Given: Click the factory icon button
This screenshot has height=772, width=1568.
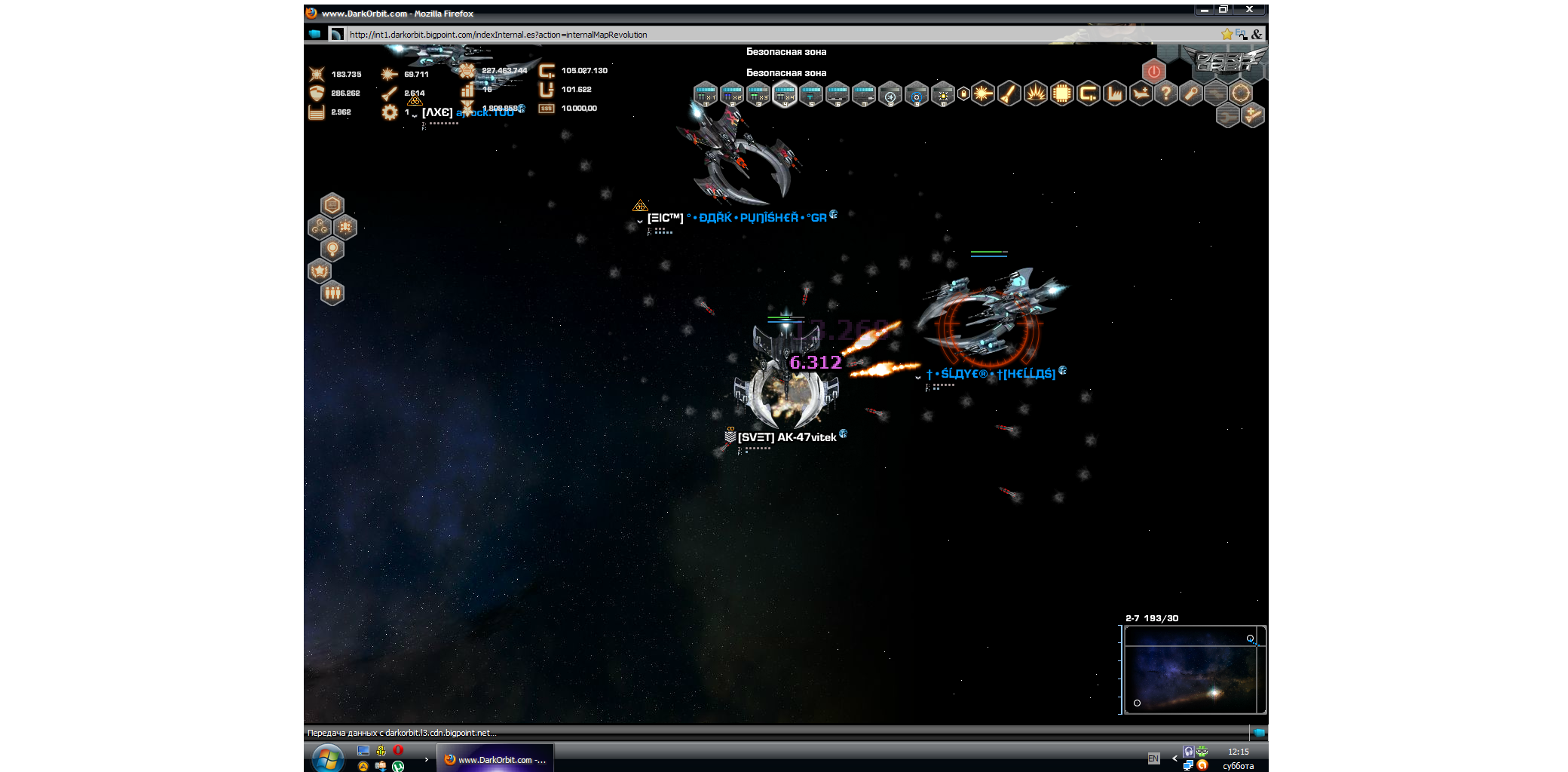Looking at the screenshot, I should 1115,93.
